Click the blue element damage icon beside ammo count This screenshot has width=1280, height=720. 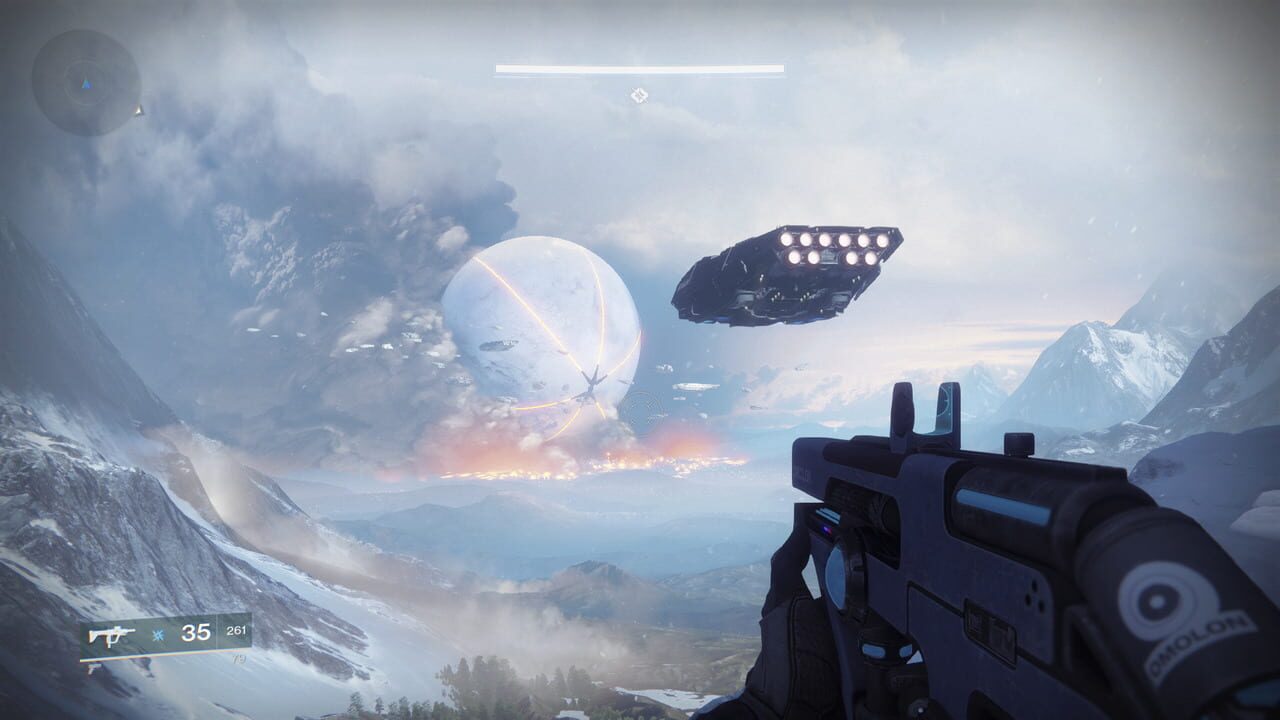[158, 633]
